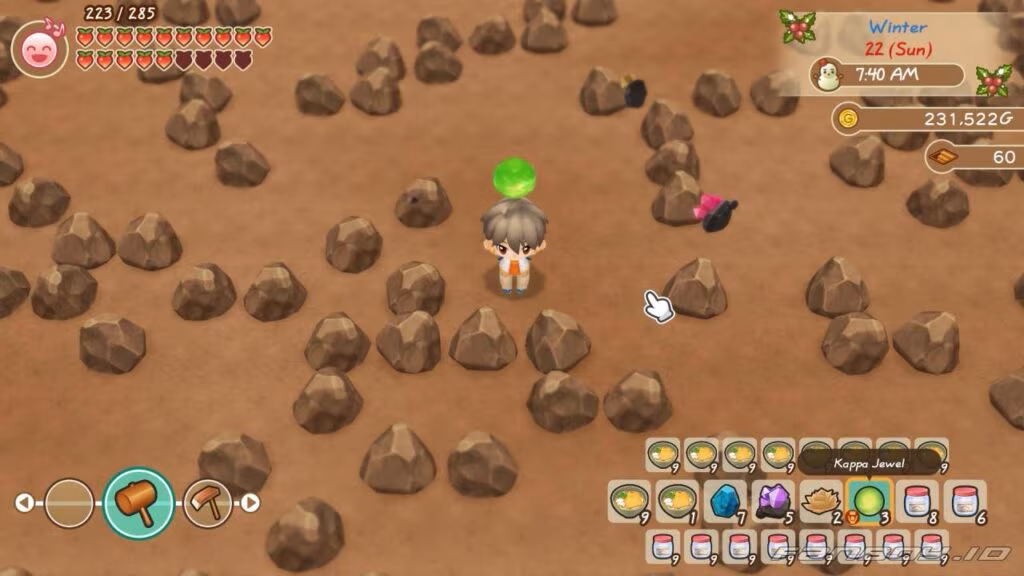Select the jar stack showing 8
The image size is (1024, 576).
coord(916,500)
